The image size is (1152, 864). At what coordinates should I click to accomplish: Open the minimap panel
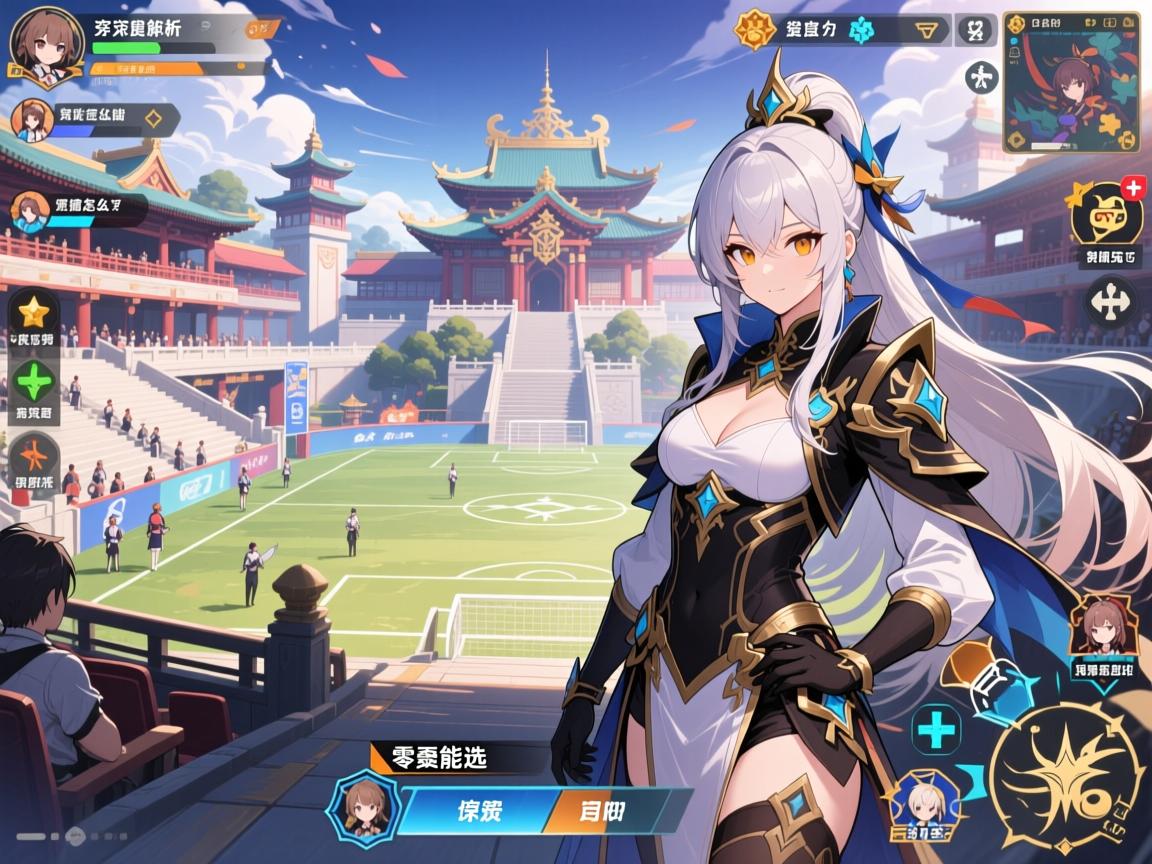click(x=1071, y=82)
